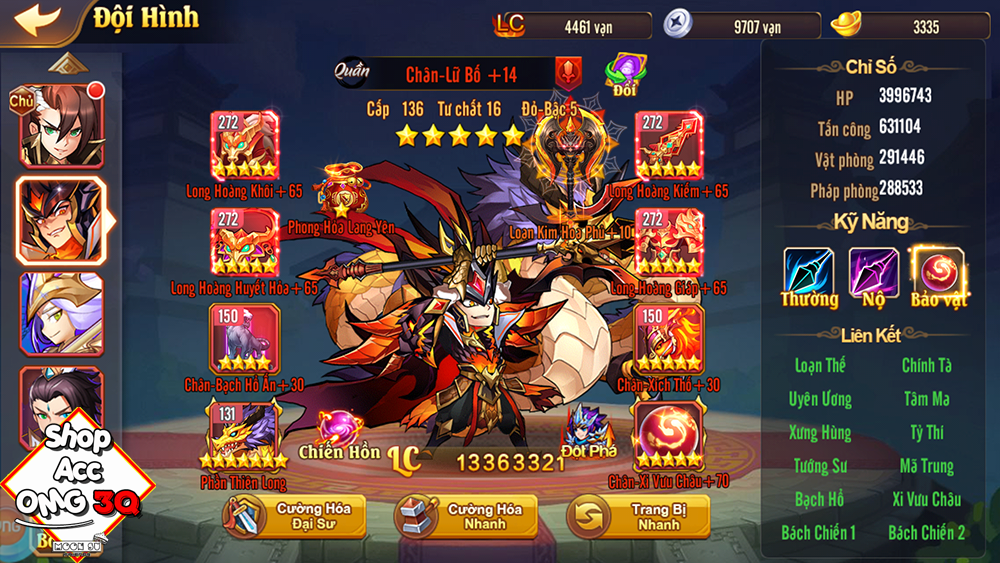The width and height of the screenshot is (1000, 563).
Task: Select the Long Hoàng Khôi helmet slot
Action: [x=244, y=145]
